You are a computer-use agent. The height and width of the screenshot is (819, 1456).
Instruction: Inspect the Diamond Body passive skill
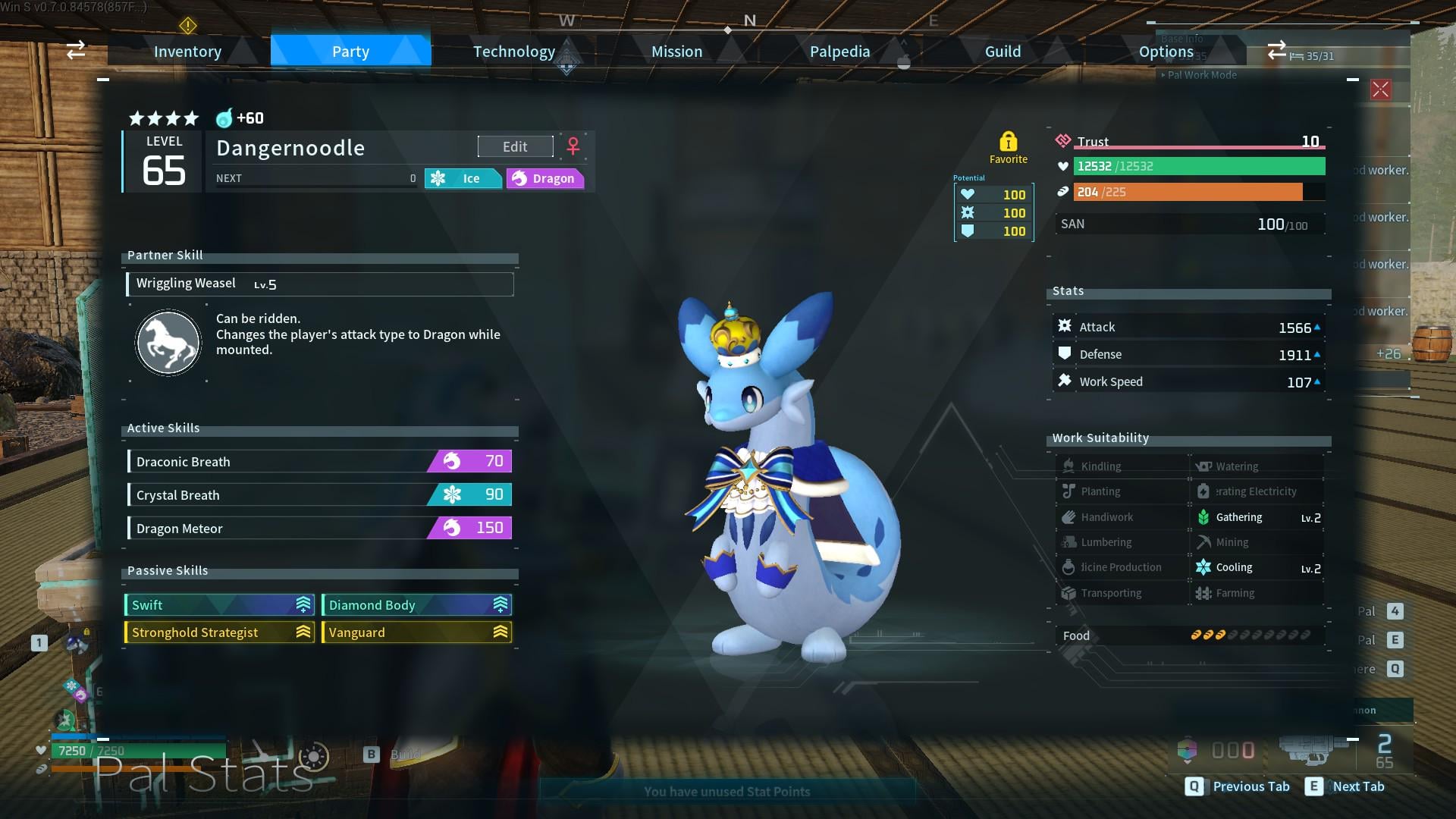click(x=416, y=605)
